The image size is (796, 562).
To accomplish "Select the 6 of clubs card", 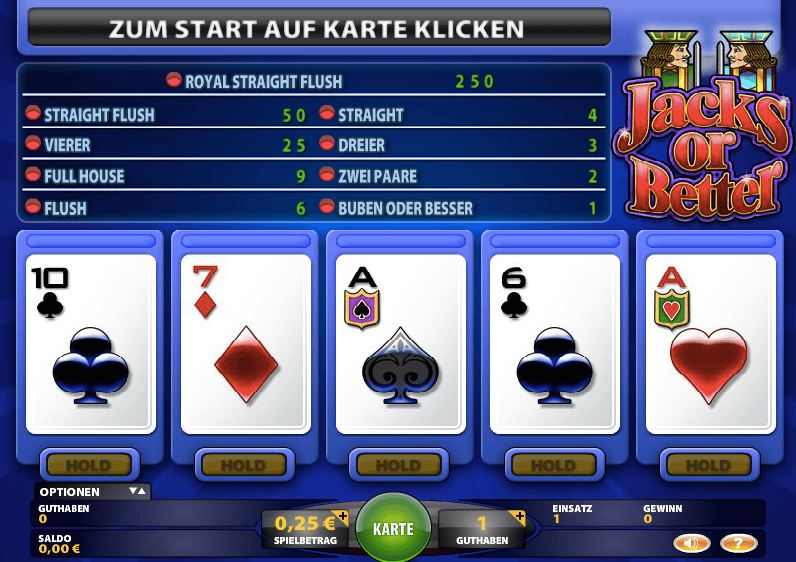I will pyautogui.click(x=556, y=344).
